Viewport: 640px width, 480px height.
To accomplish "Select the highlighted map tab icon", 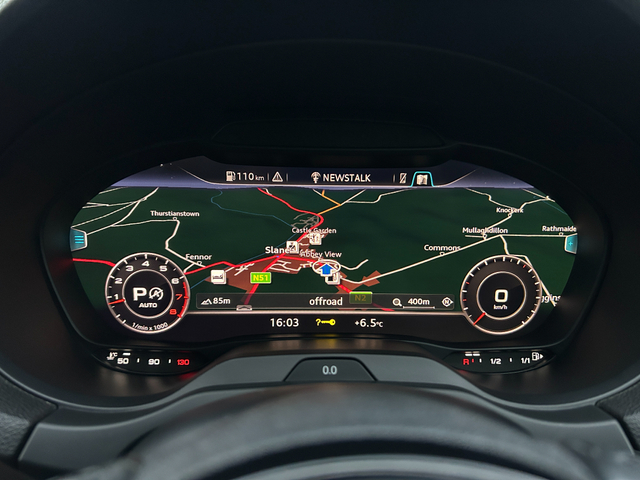I will point(423,179).
